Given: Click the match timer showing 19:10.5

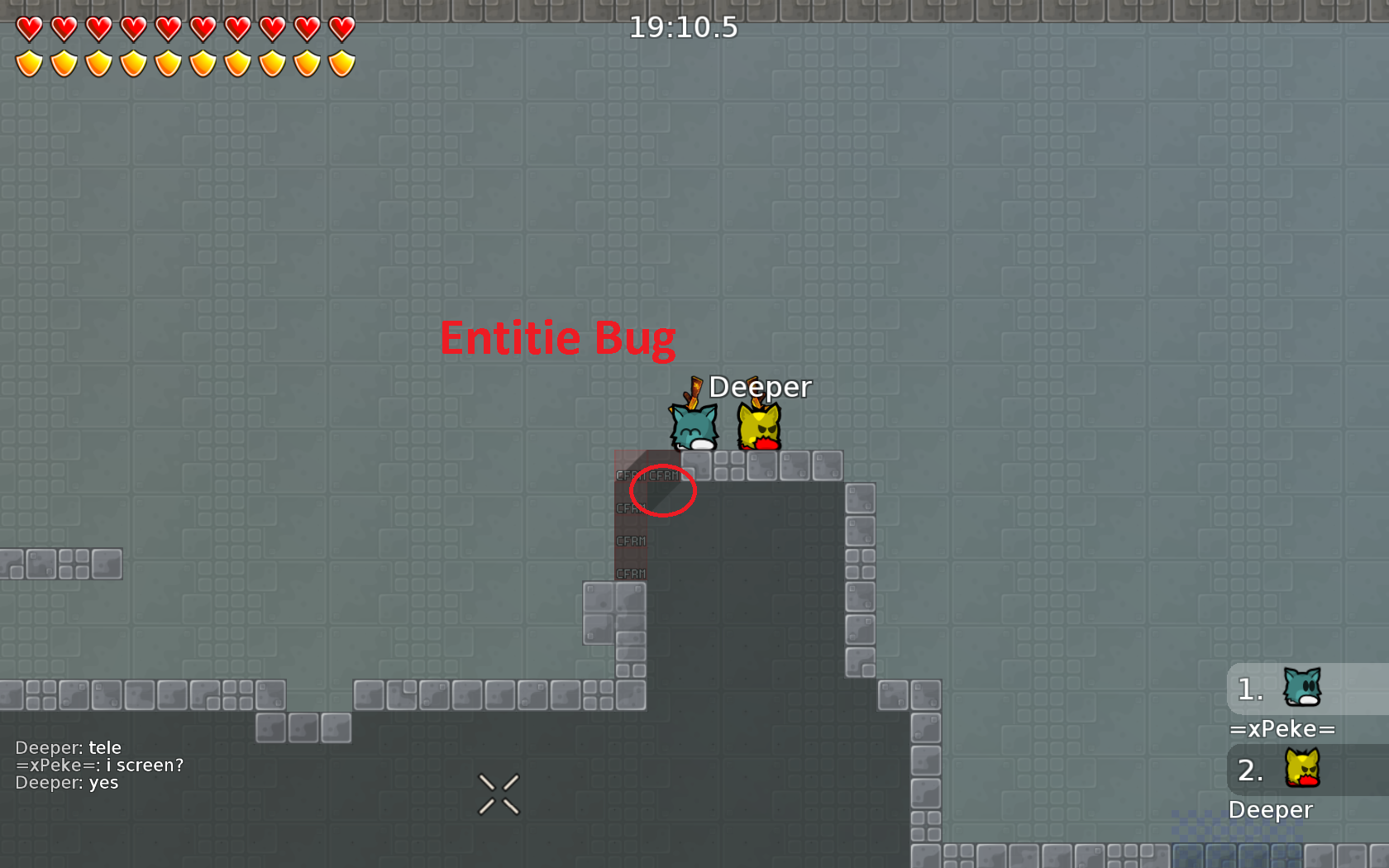Looking at the screenshot, I should [x=684, y=27].
